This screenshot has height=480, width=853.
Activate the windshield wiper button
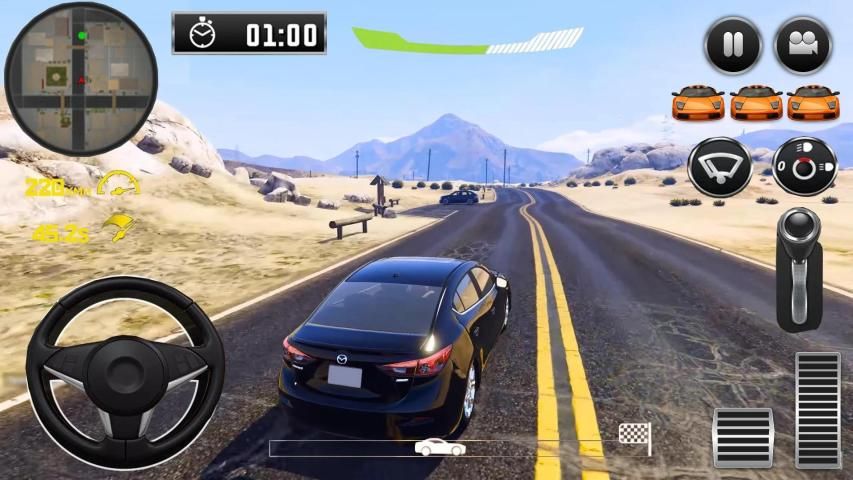[719, 167]
